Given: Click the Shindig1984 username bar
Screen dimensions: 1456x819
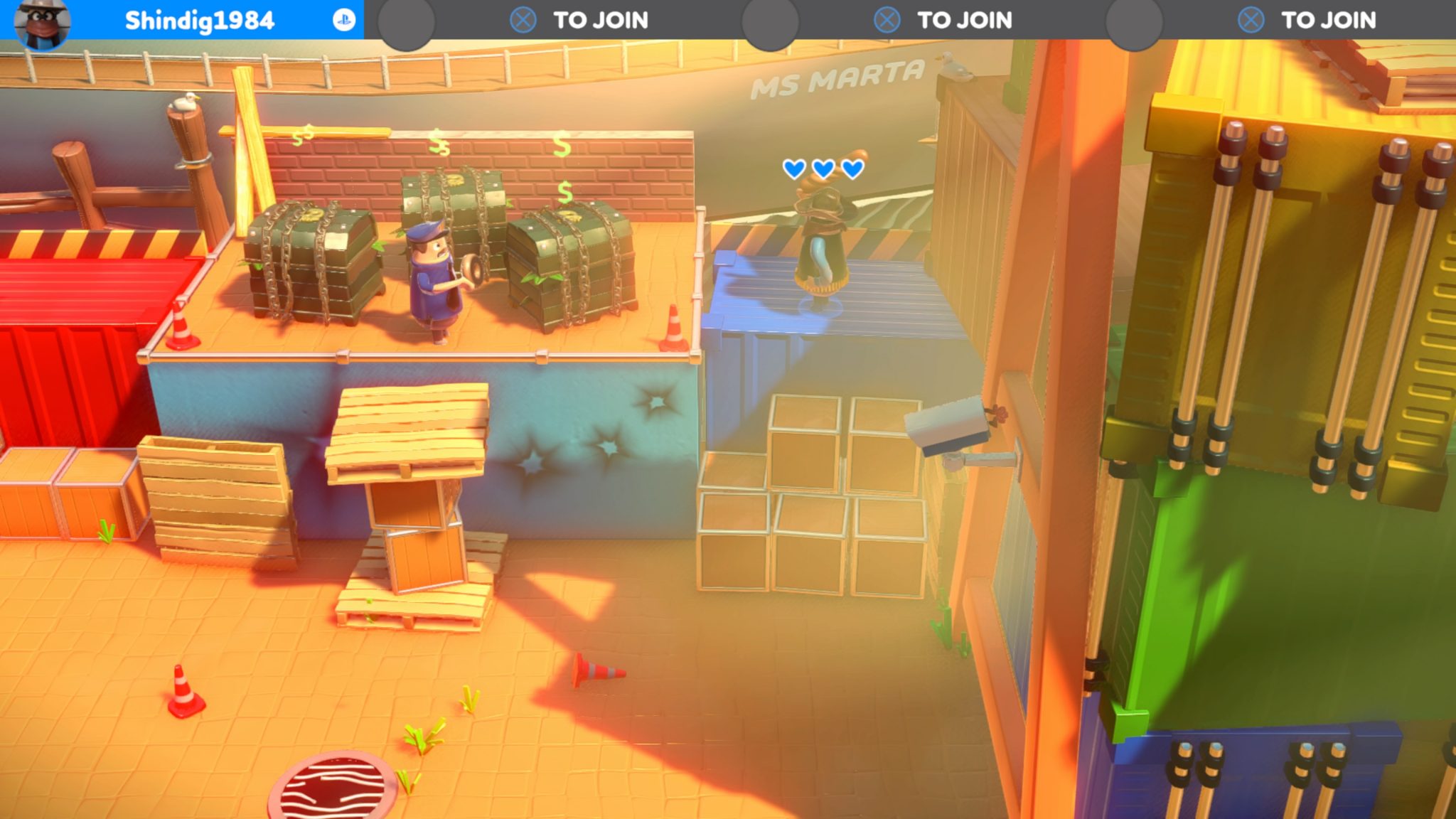Looking at the screenshot, I should (199, 21).
